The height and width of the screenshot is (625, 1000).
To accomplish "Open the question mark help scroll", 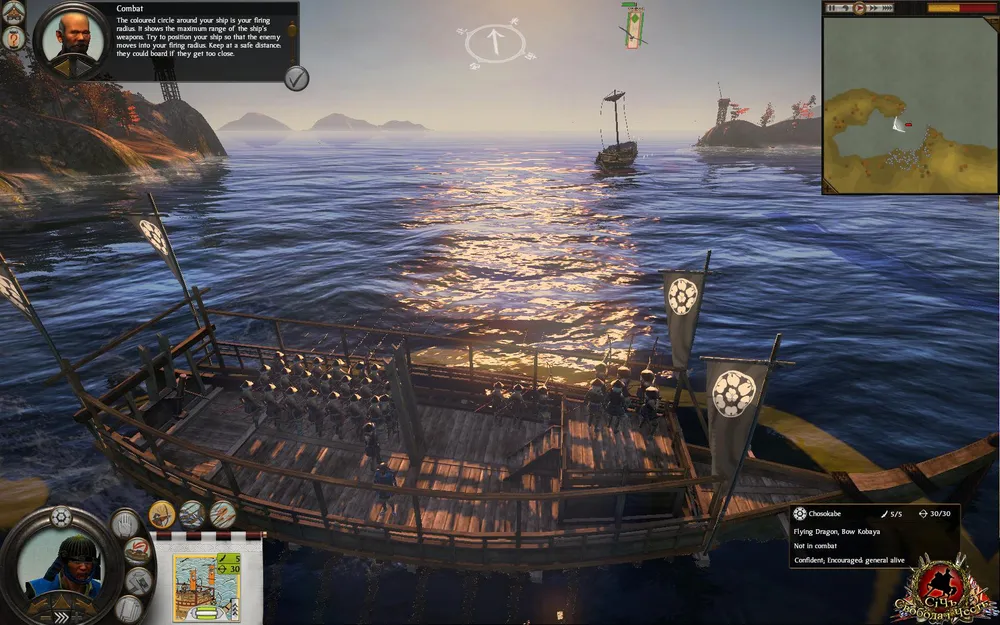I will [14, 37].
